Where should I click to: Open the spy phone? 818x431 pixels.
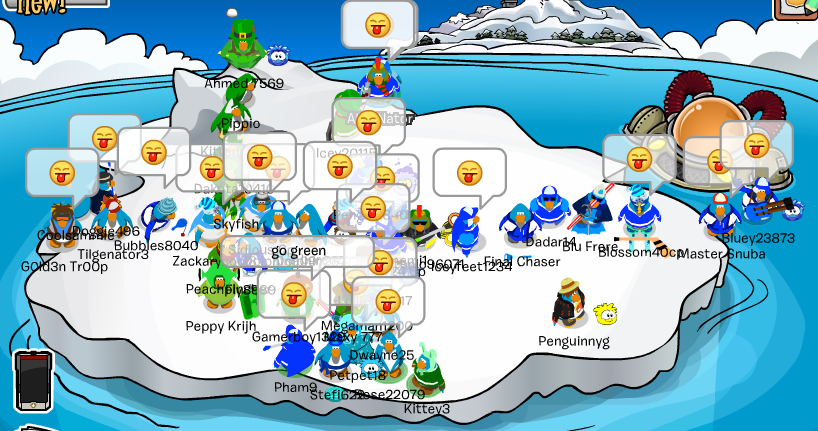pos(32,380)
